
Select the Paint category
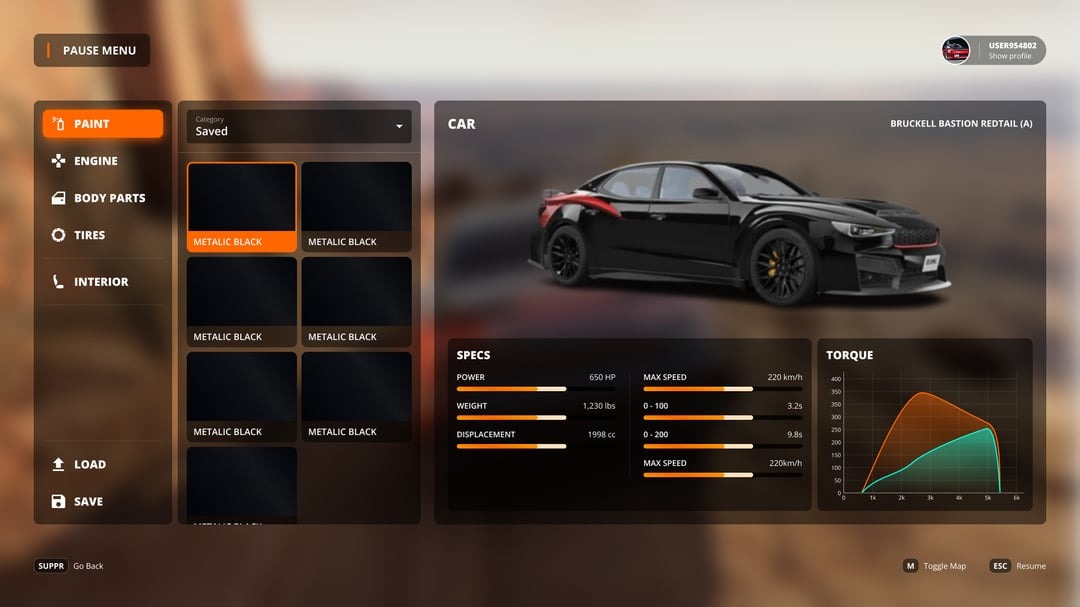click(102, 124)
